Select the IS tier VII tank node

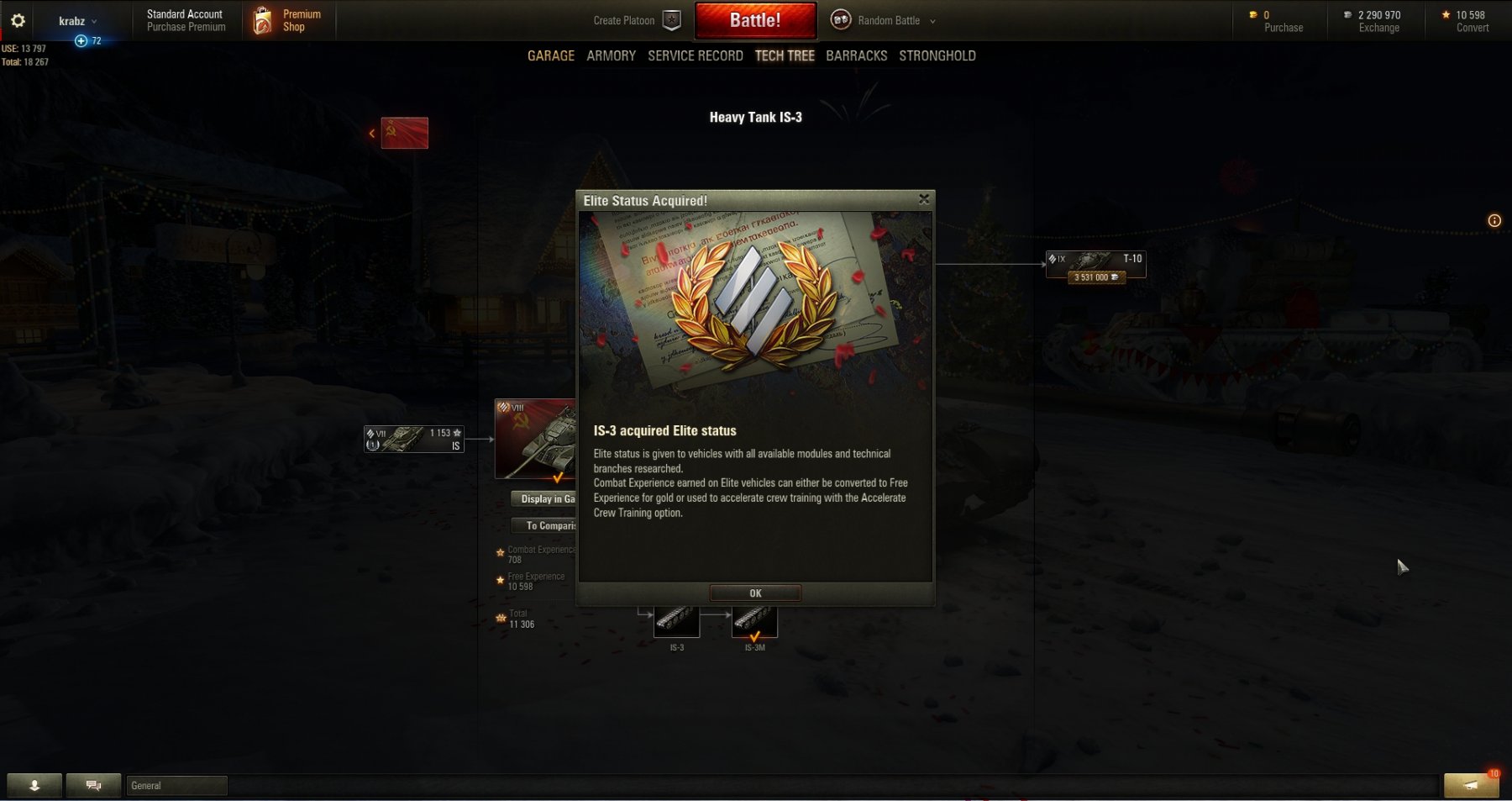413,439
